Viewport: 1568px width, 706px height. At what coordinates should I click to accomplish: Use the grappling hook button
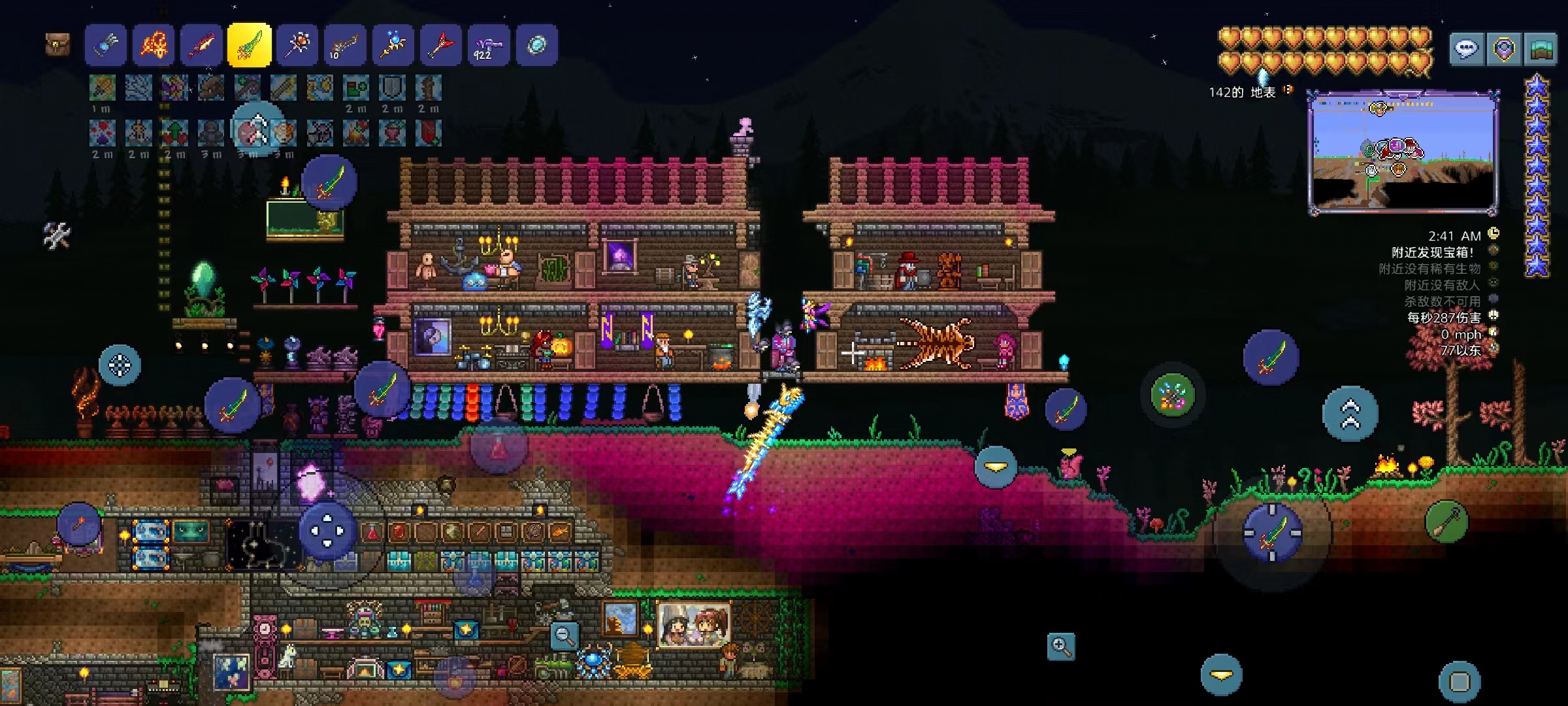click(1446, 522)
